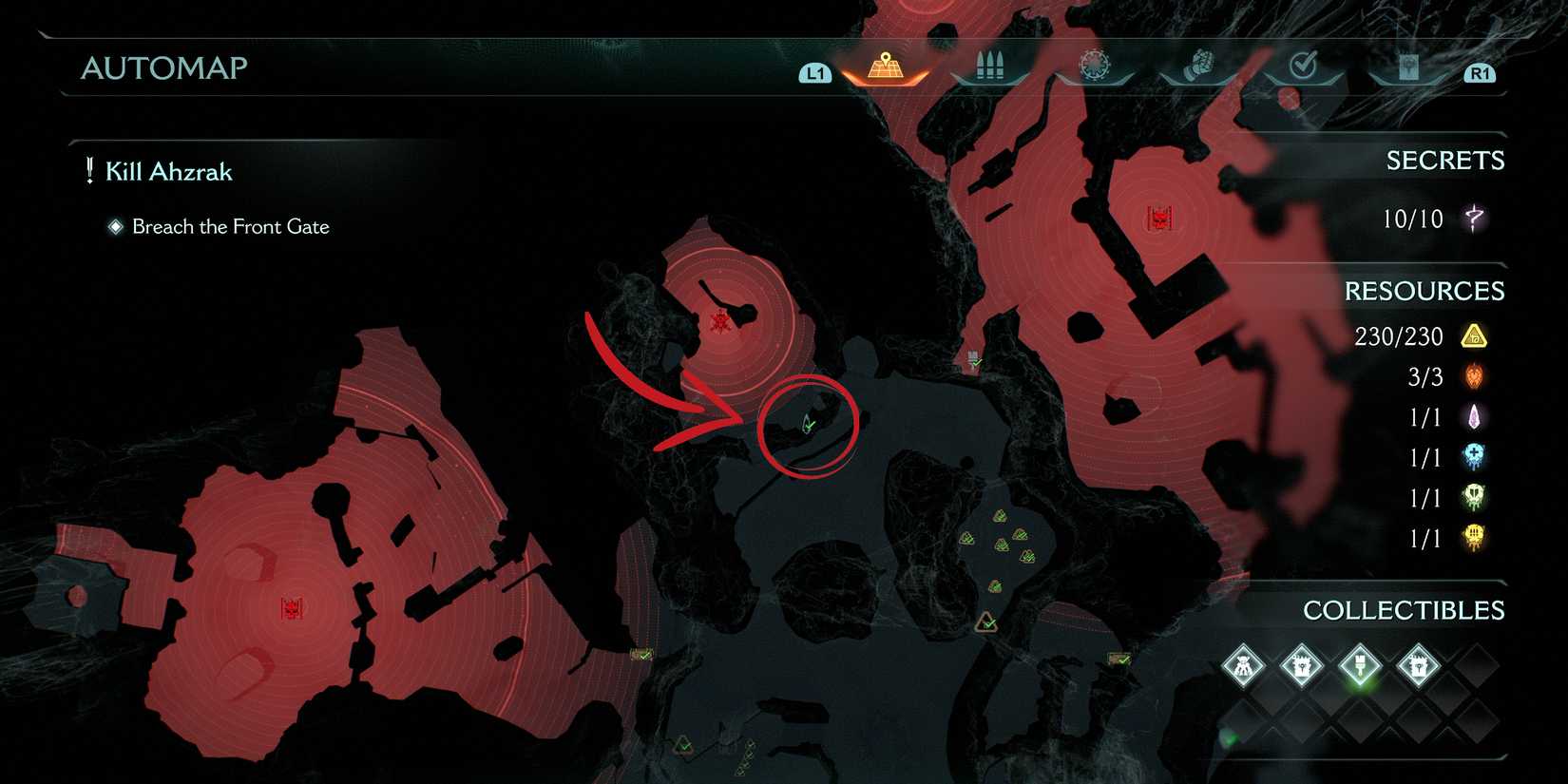
Task: Open the codex page icon at top right
Action: click(x=1408, y=67)
